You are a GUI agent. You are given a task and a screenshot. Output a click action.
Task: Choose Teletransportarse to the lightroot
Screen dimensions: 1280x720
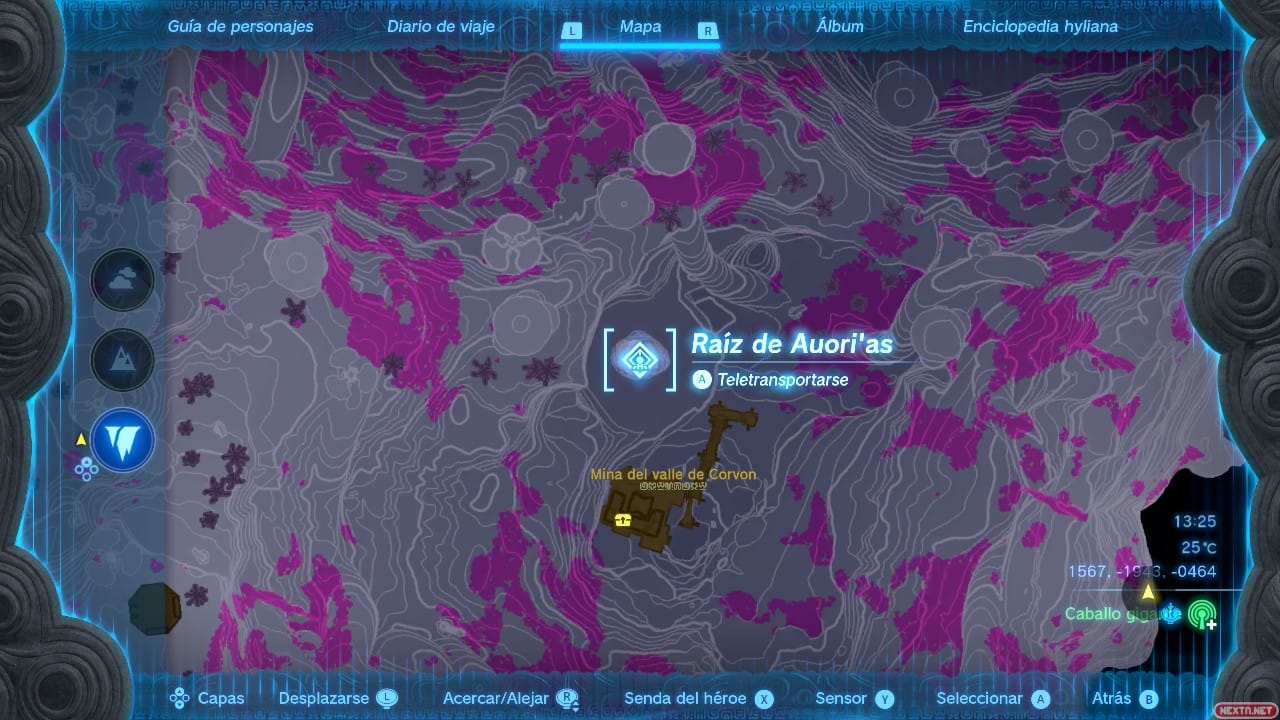click(782, 380)
